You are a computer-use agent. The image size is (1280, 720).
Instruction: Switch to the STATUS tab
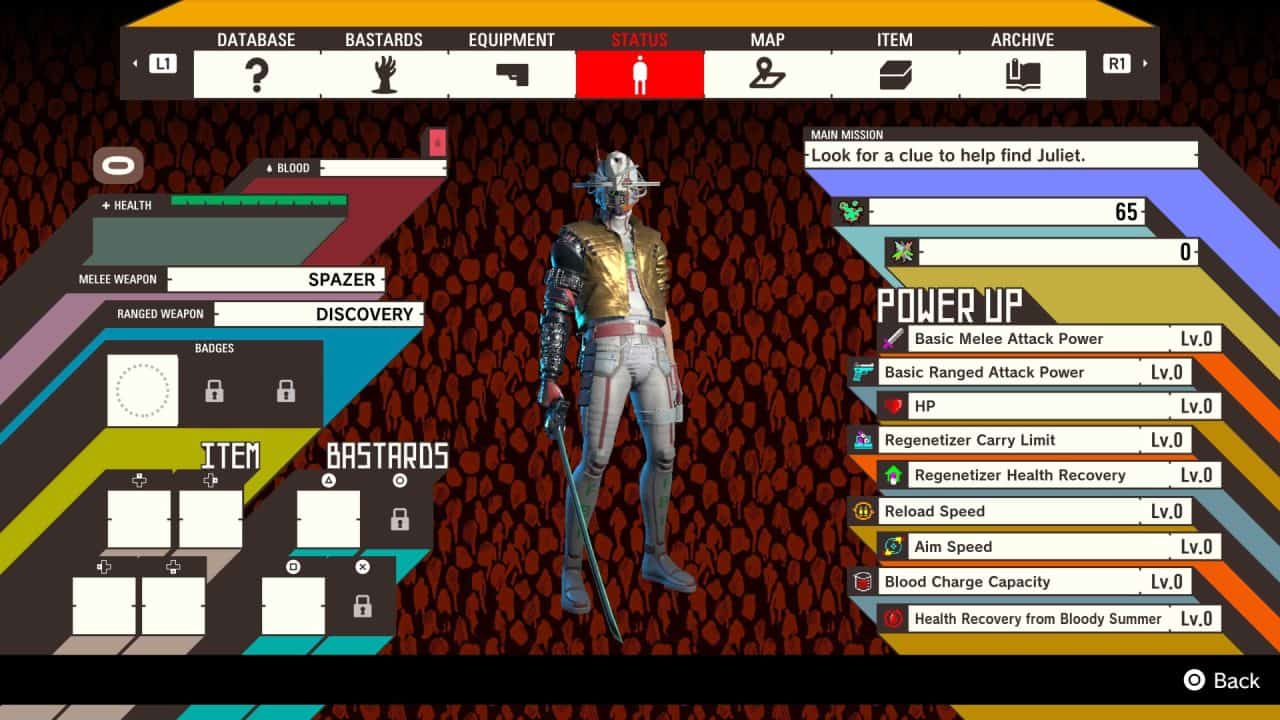click(640, 71)
